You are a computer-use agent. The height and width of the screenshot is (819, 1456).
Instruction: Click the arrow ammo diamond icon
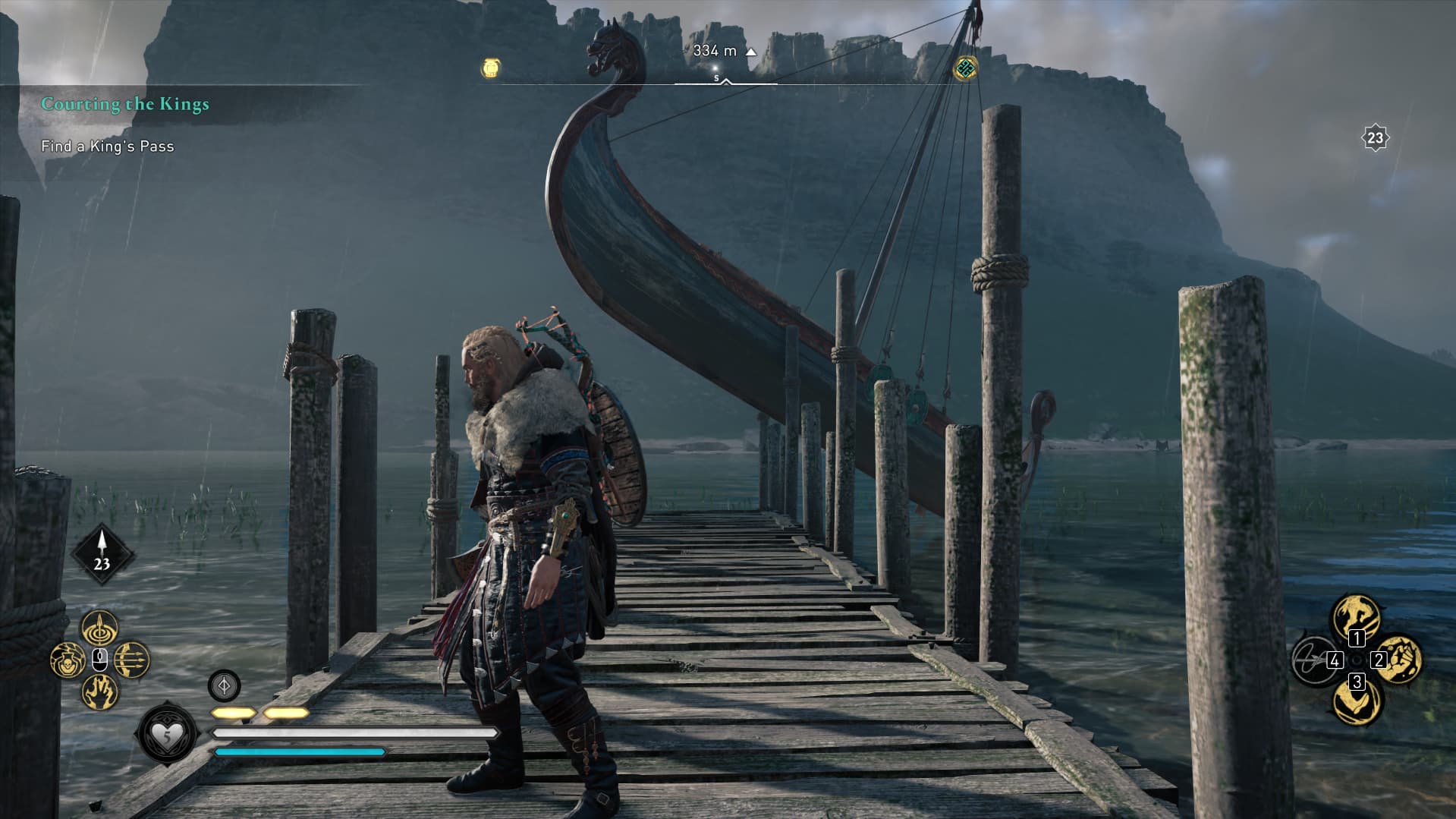pyautogui.click(x=102, y=554)
